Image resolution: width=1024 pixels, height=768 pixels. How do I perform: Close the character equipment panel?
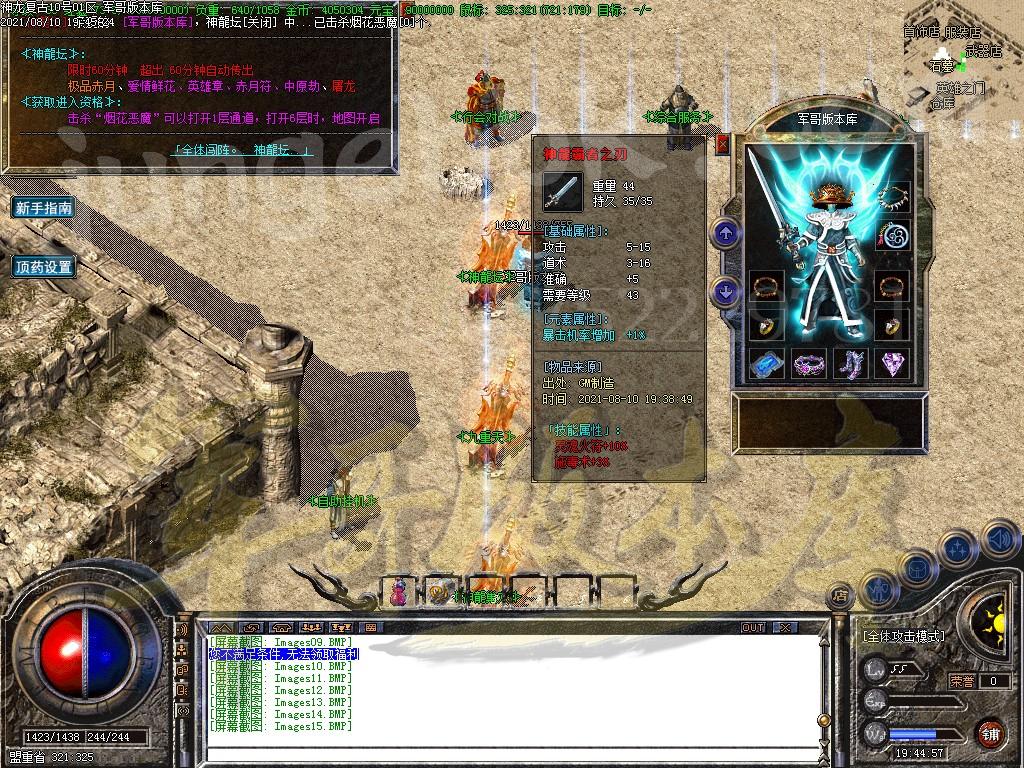(723, 144)
